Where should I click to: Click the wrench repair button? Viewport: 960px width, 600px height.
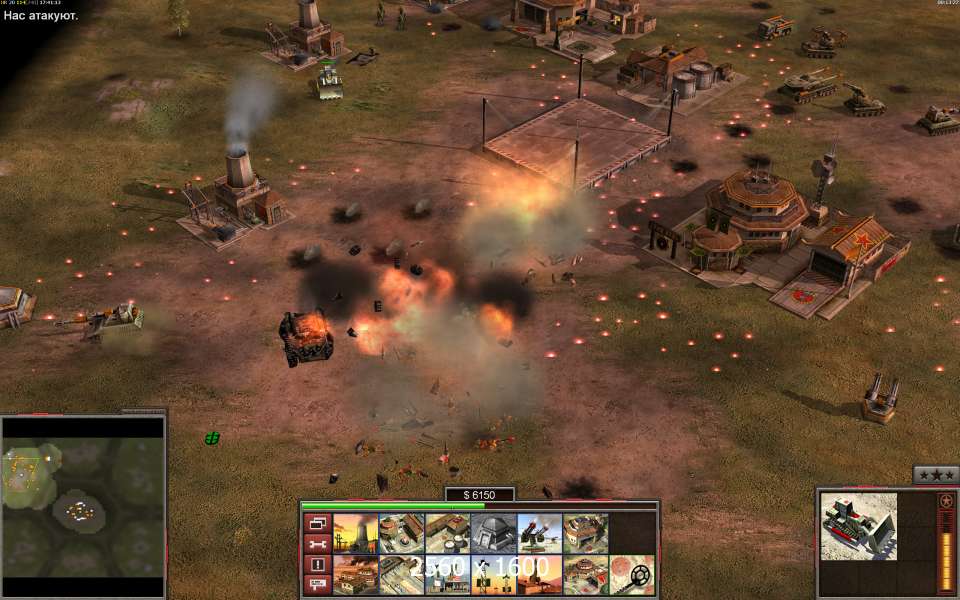click(317, 544)
